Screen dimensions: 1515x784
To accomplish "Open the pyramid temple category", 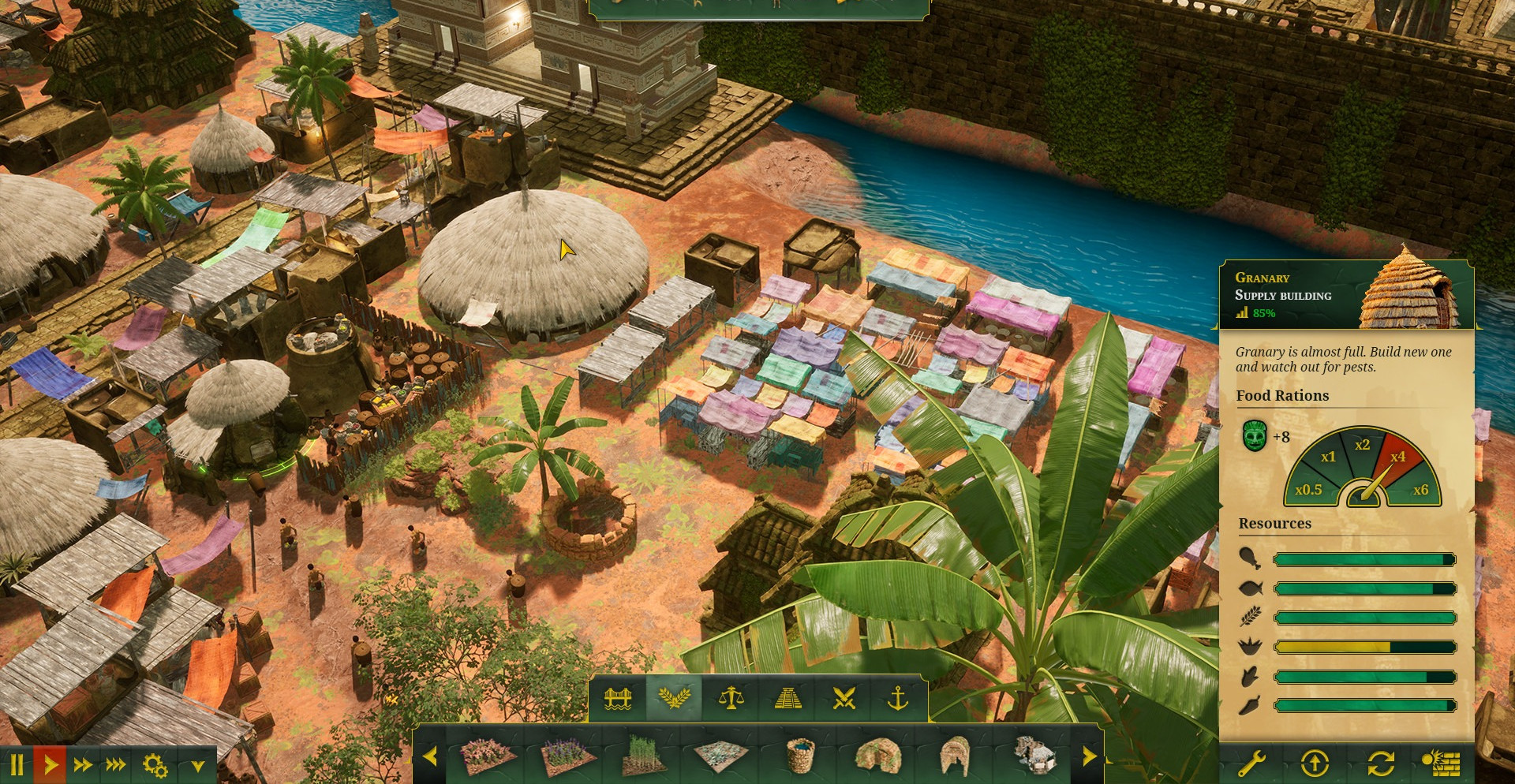I will pos(787,698).
